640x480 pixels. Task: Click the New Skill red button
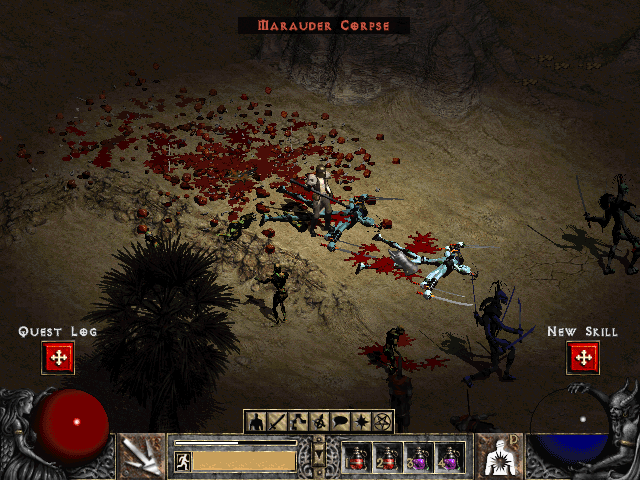click(x=582, y=358)
